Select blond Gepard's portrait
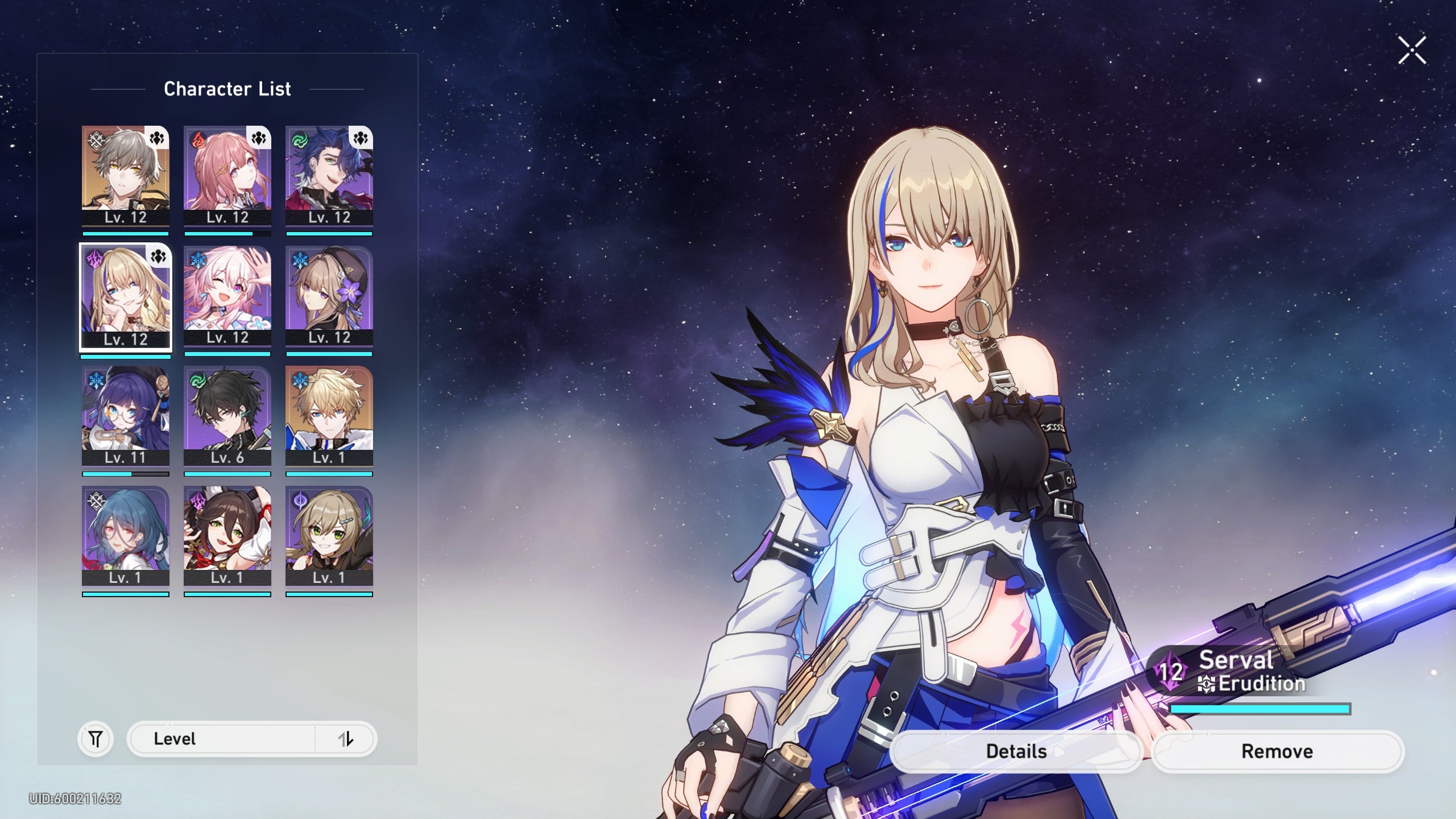Image resolution: width=1456 pixels, height=819 pixels. (x=329, y=416)
